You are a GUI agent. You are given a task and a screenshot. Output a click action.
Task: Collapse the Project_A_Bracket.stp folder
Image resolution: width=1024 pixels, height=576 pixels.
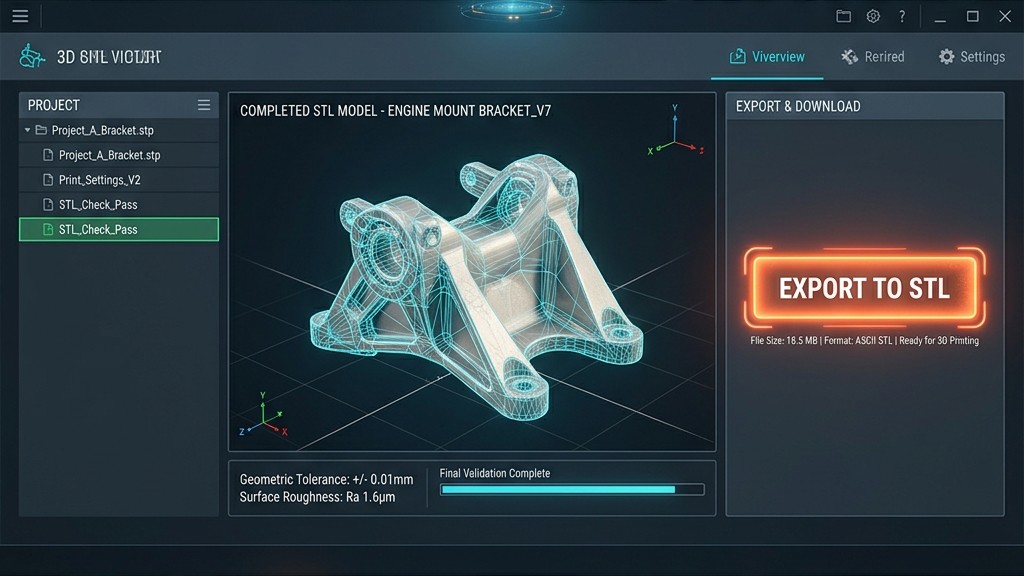28,130
